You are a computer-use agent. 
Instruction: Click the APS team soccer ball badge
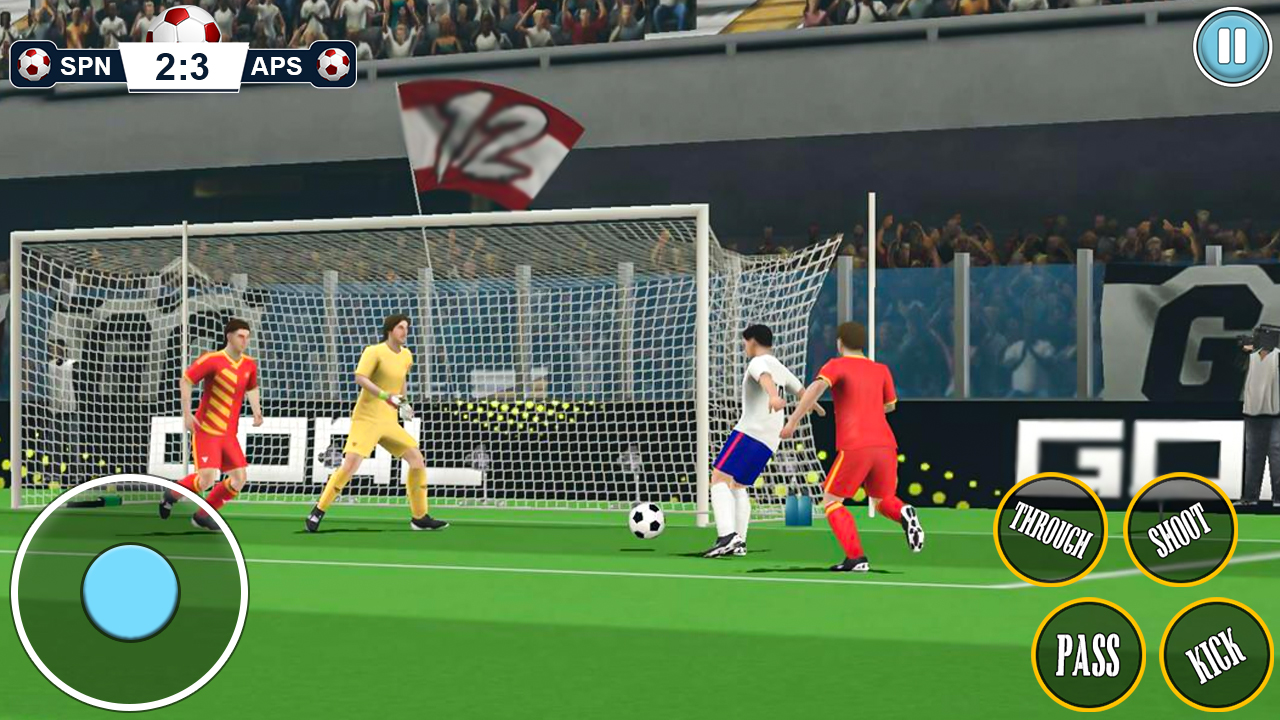(x=333, y=65)
